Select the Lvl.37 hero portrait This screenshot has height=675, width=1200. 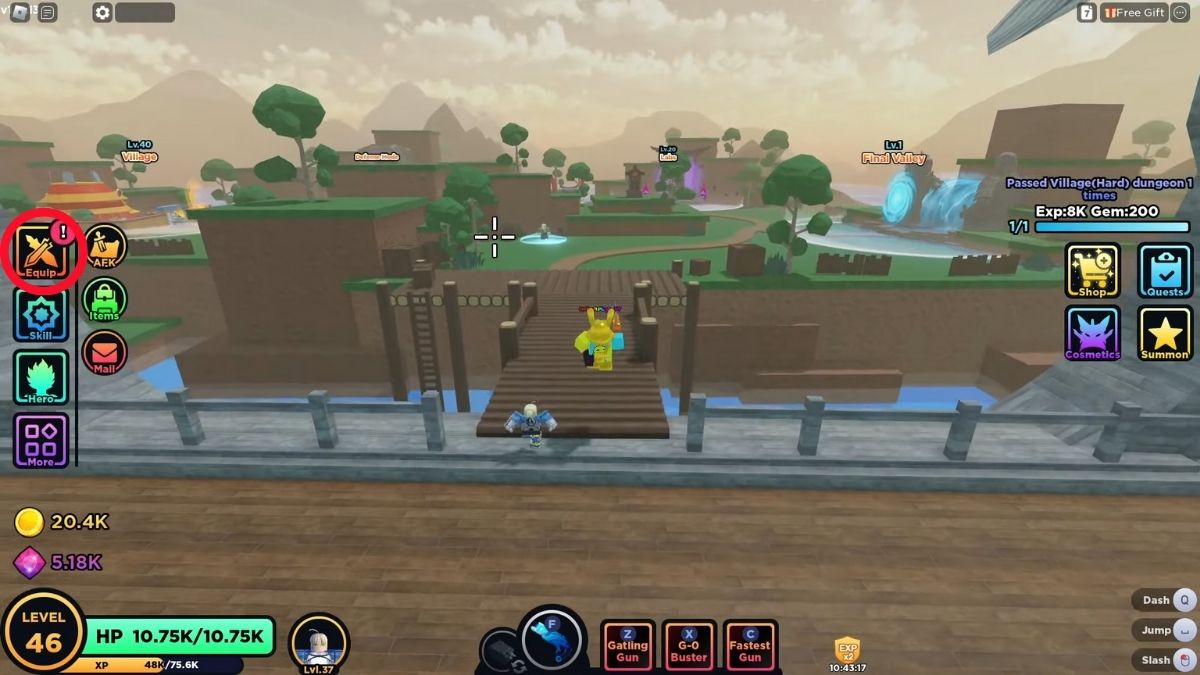pos(318,641)
